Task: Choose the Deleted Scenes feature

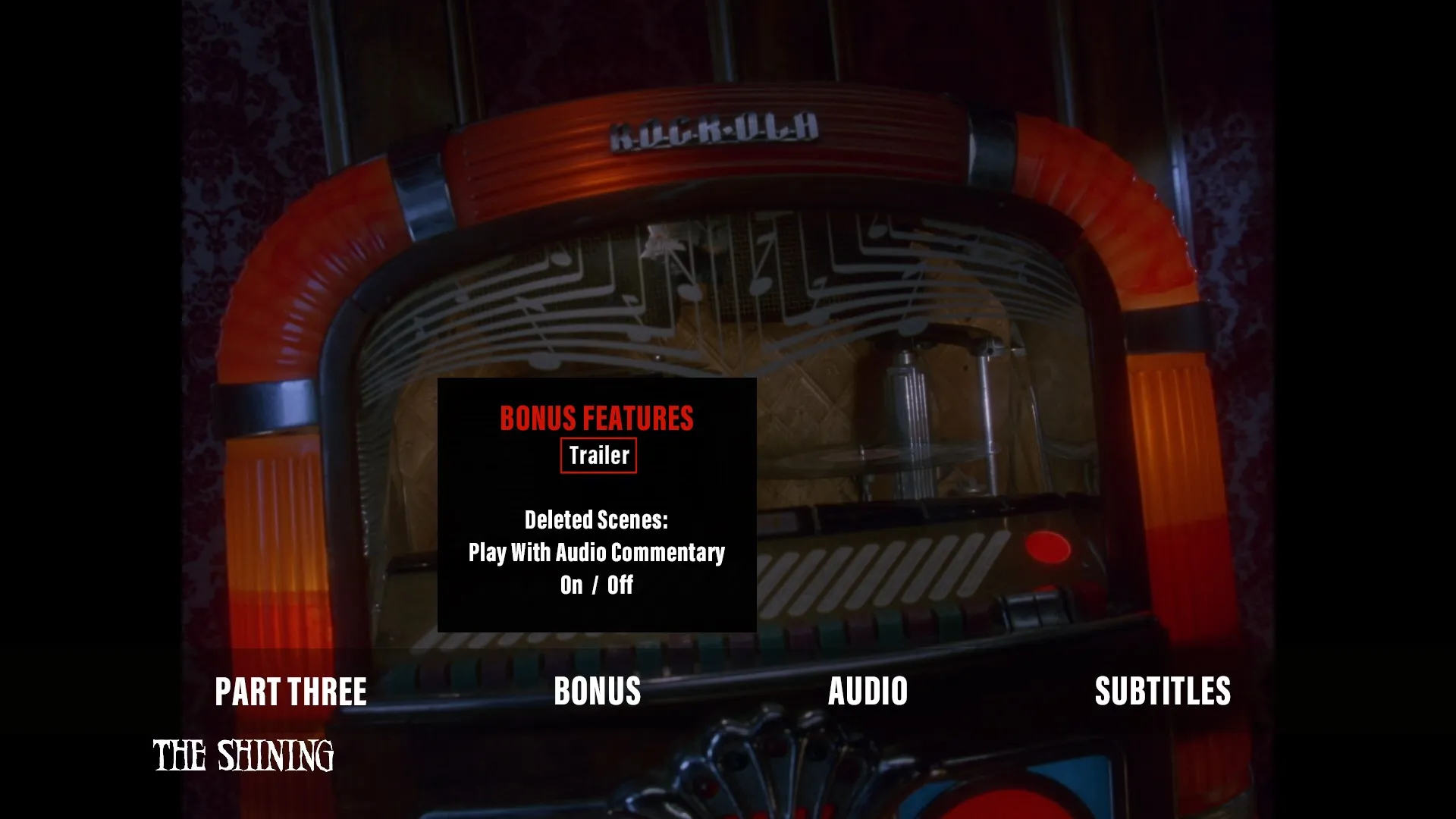Action: tap(597, 520)
